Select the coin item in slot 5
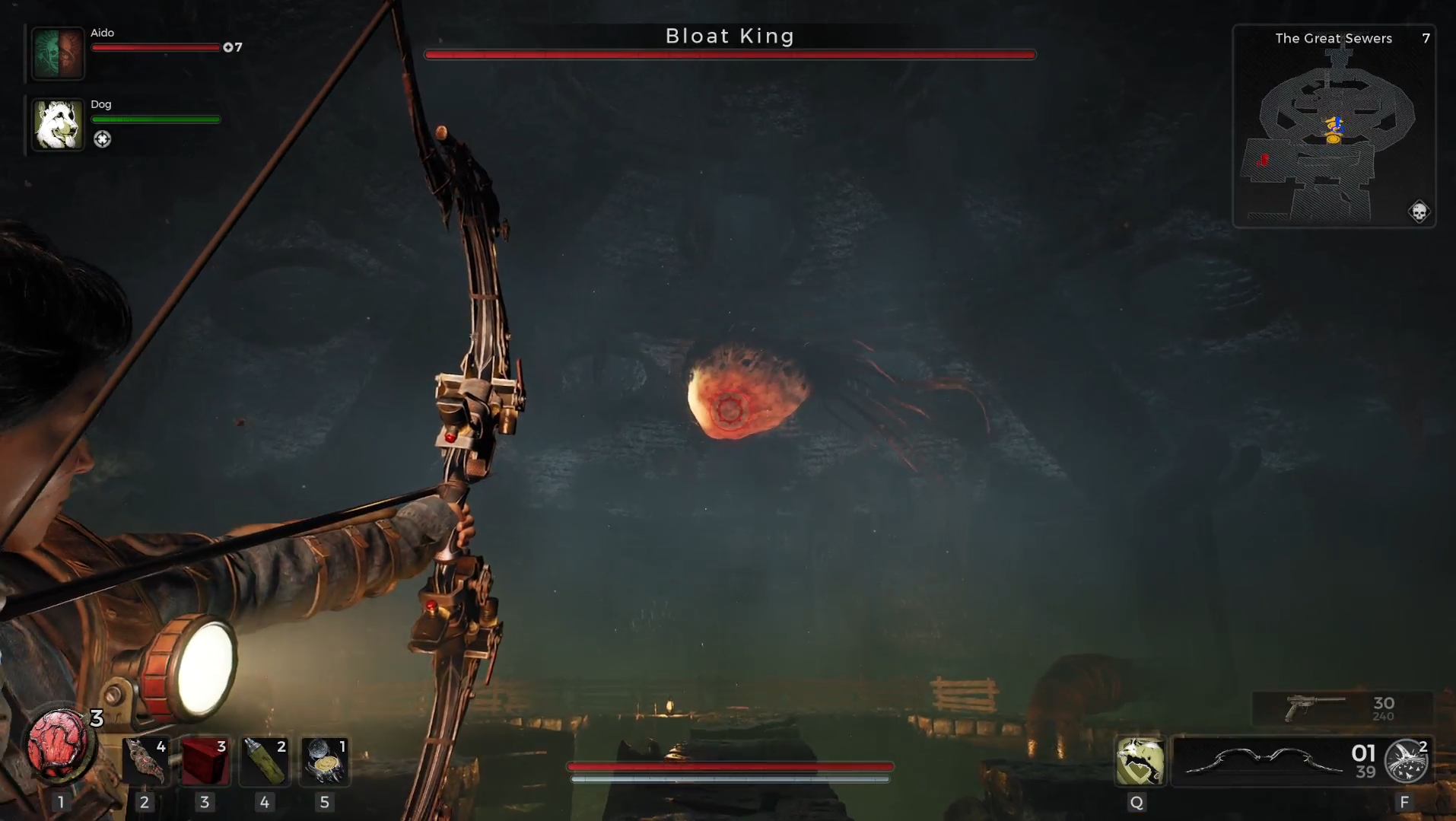 click(x=325, y=762)
